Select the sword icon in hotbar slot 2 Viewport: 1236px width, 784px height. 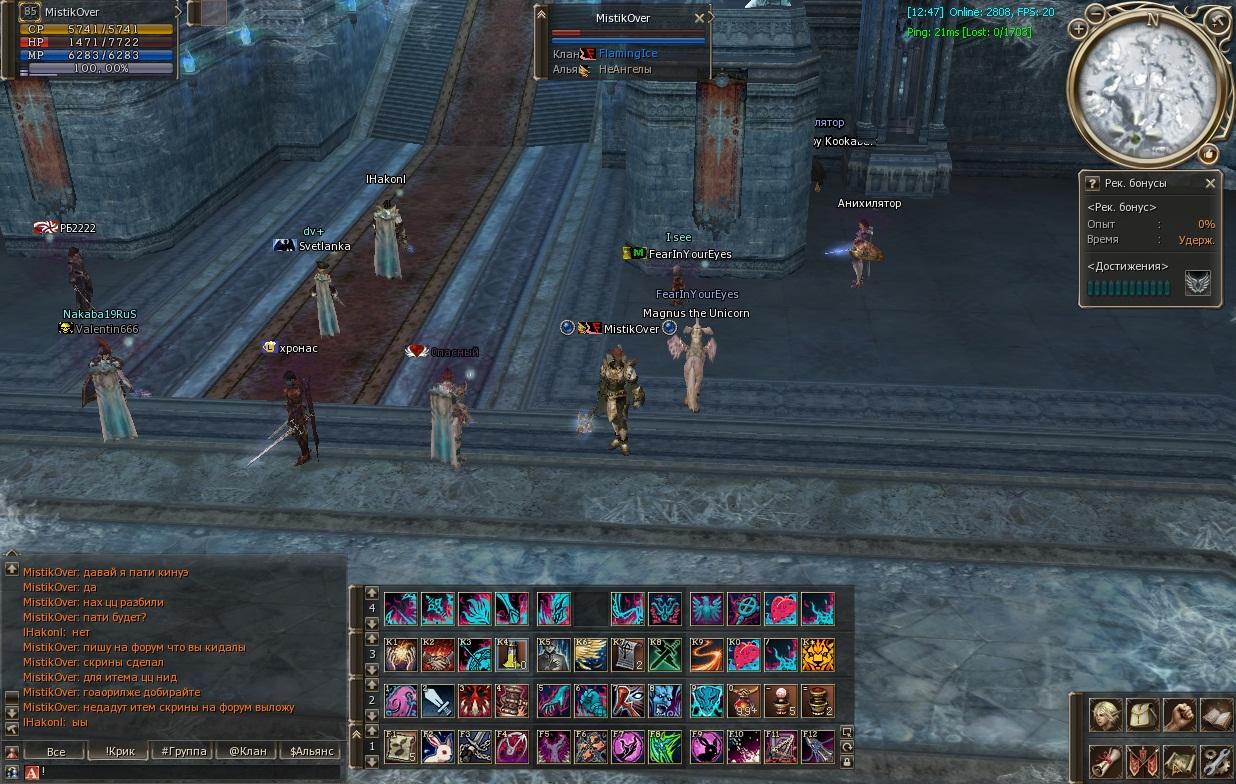pos(438,700)
